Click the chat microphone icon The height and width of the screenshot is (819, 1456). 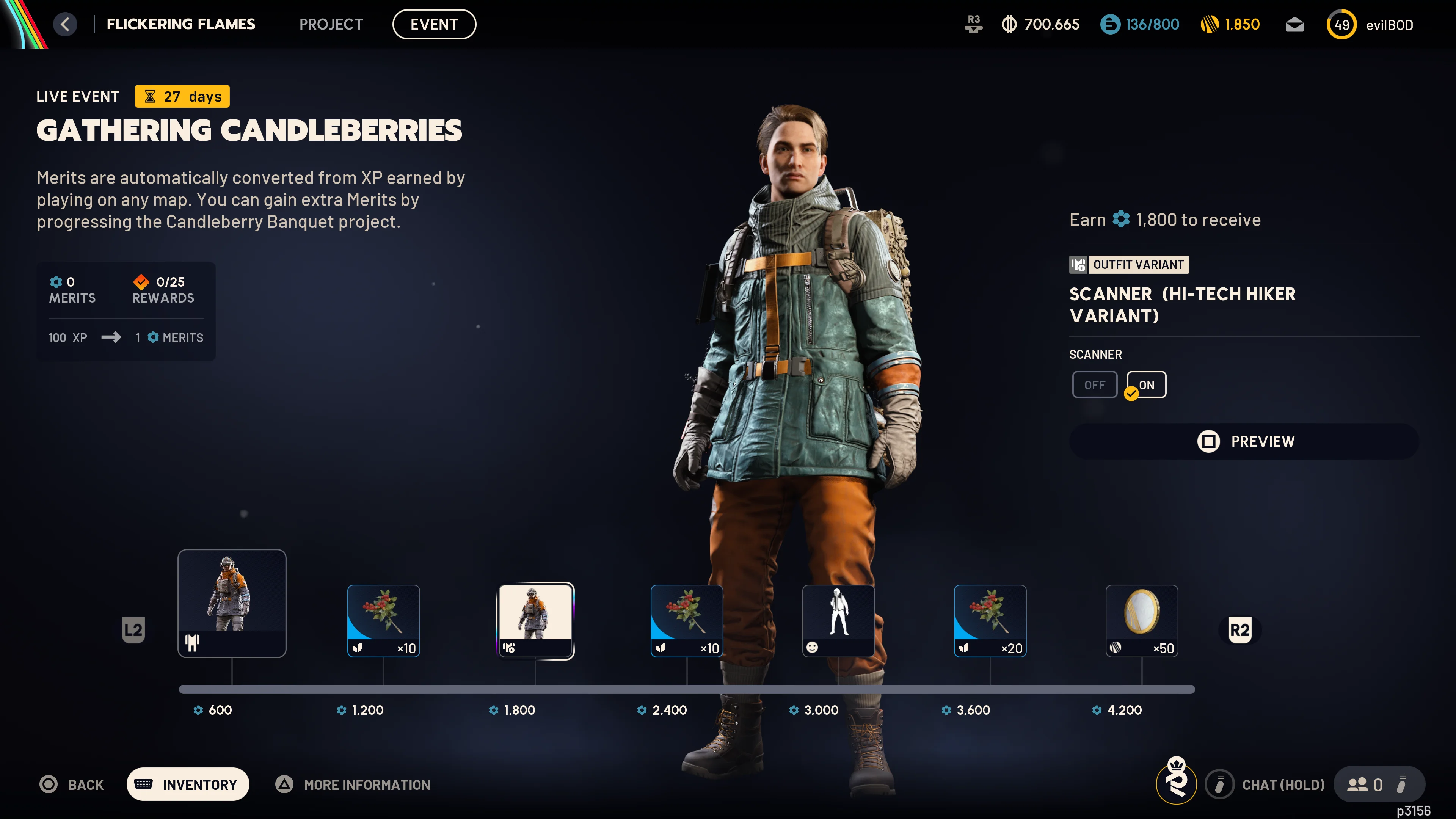point(1220,784)
